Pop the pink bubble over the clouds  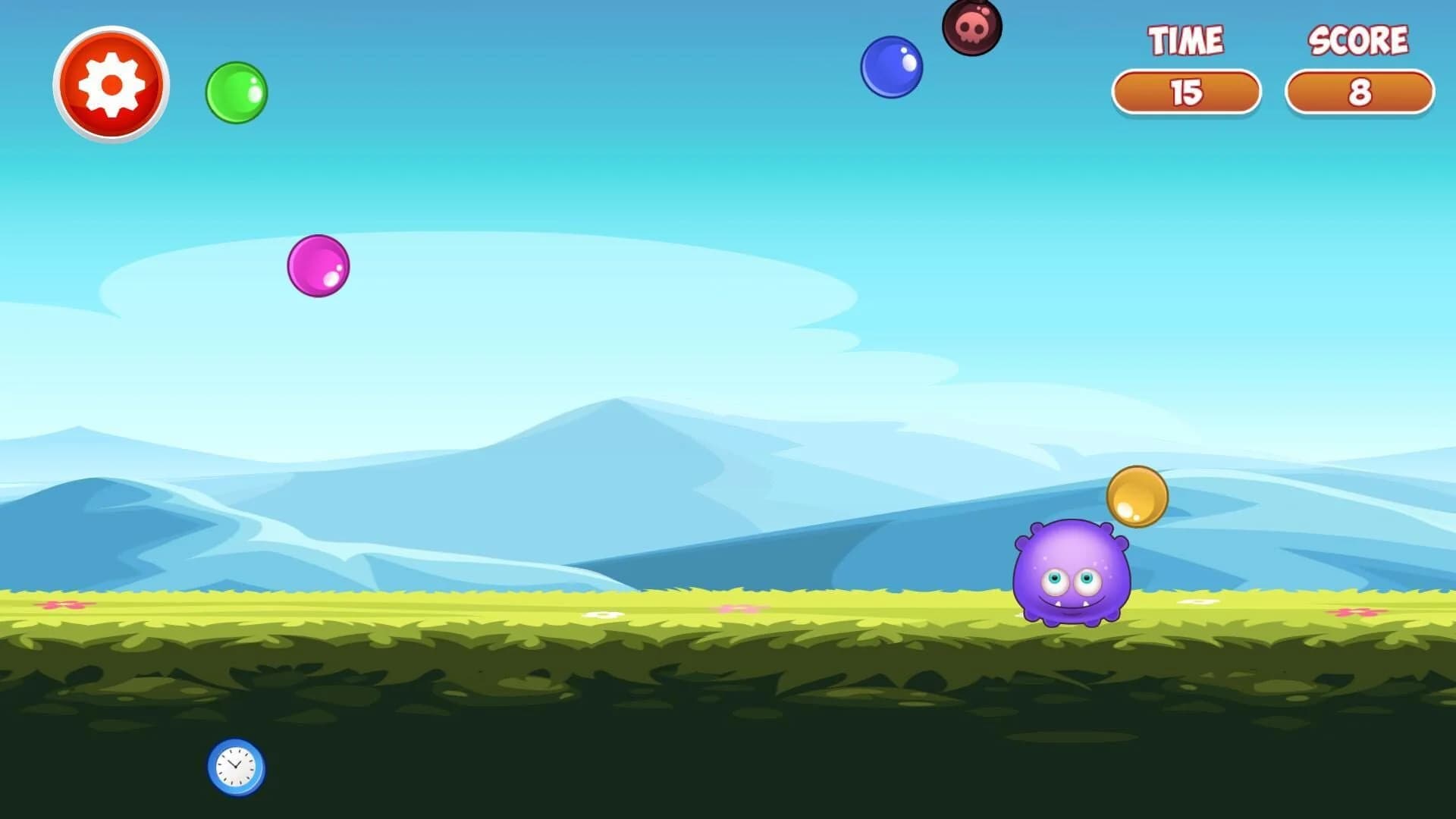tap(317, 265)
